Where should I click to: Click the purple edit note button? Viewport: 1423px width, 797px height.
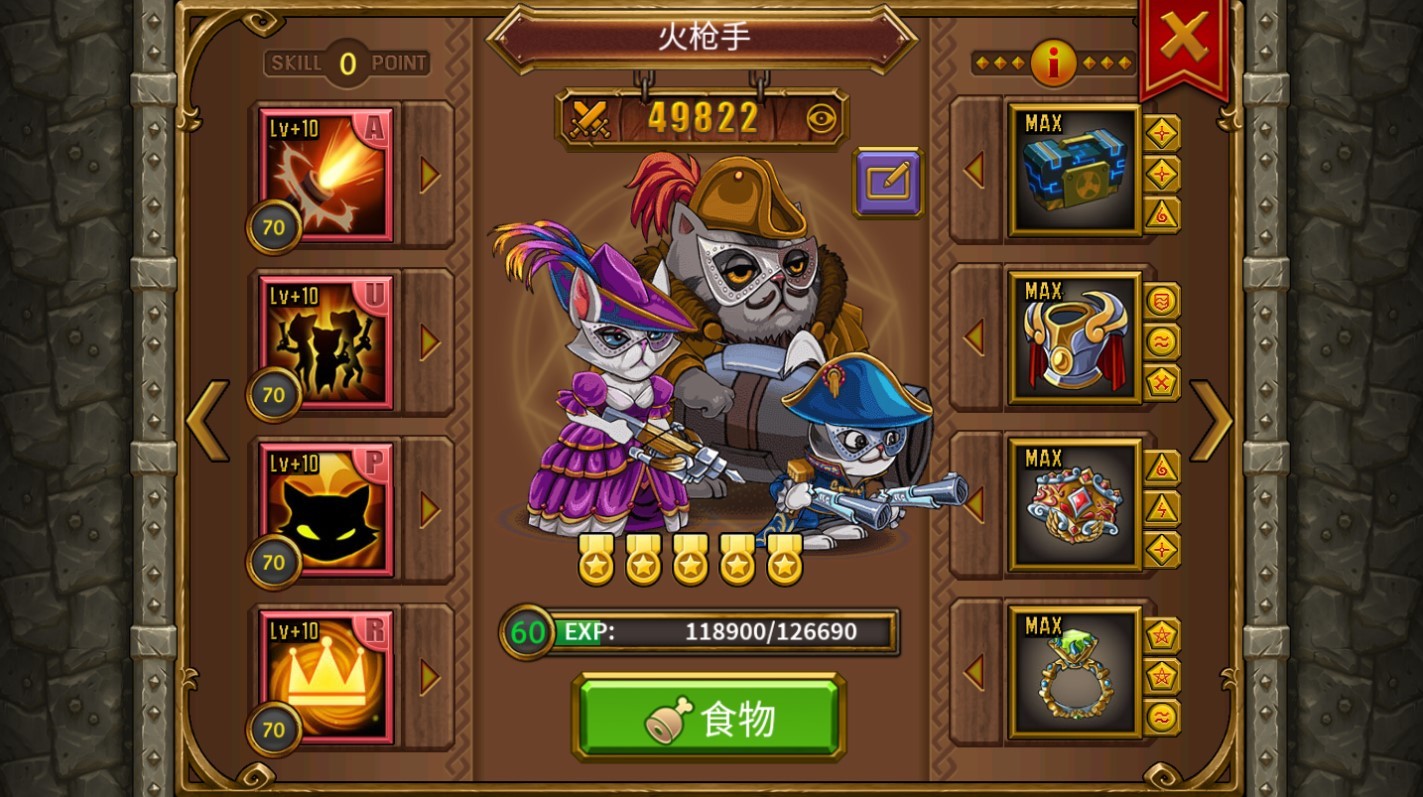pyautogui.click(x=887, y=182)
